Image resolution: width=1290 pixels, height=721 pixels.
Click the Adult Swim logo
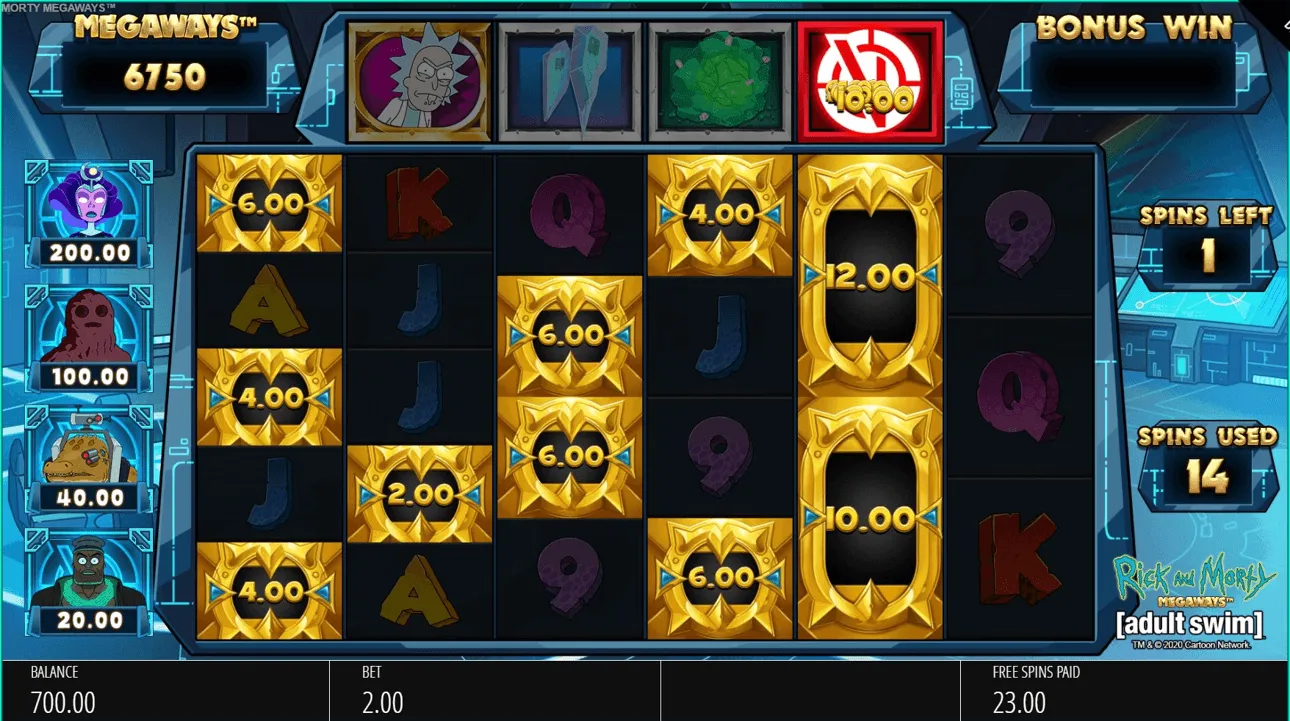[x=1190, y=624]
